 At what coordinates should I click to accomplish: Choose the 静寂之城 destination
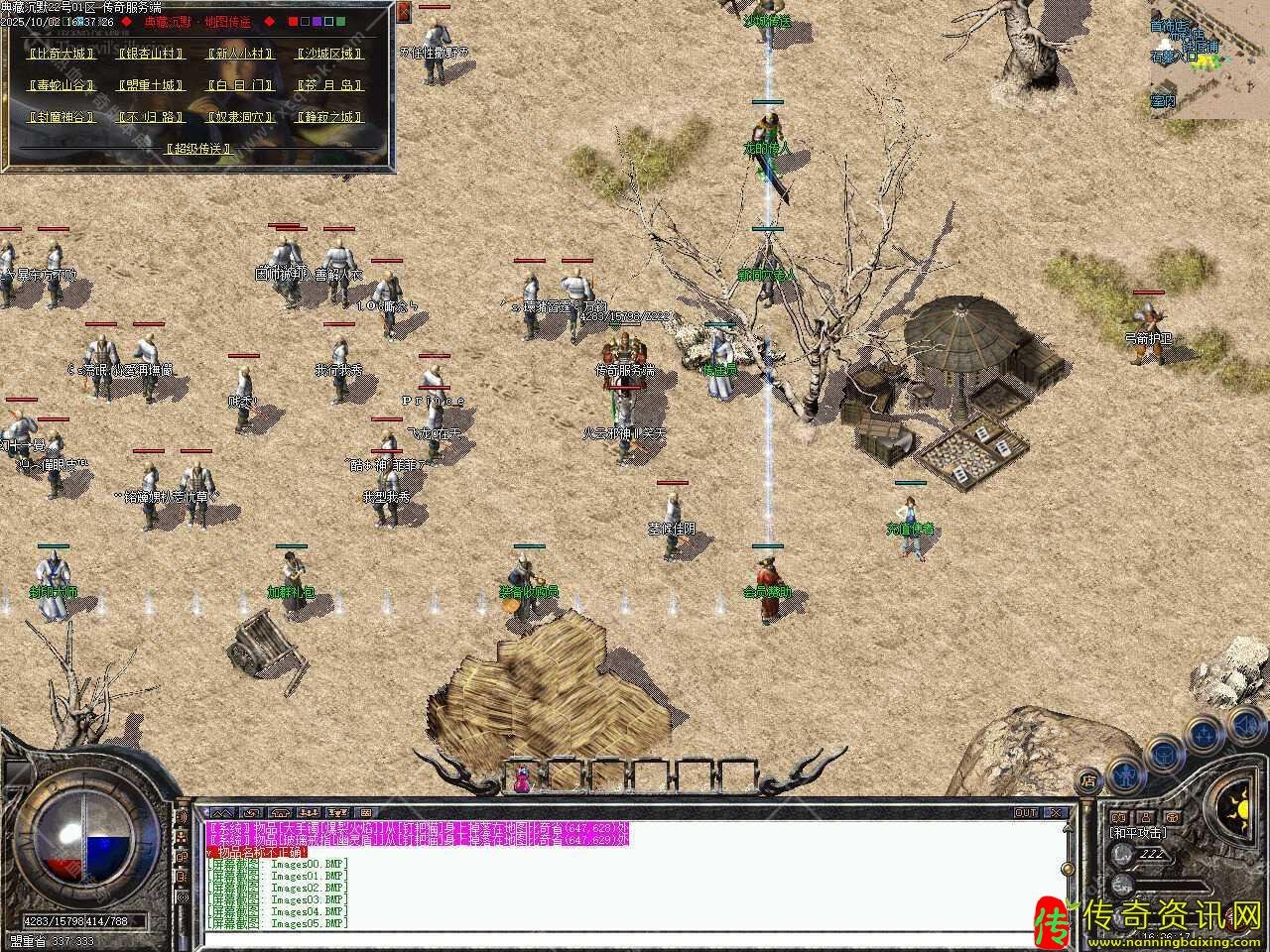[x=328, y=117]
